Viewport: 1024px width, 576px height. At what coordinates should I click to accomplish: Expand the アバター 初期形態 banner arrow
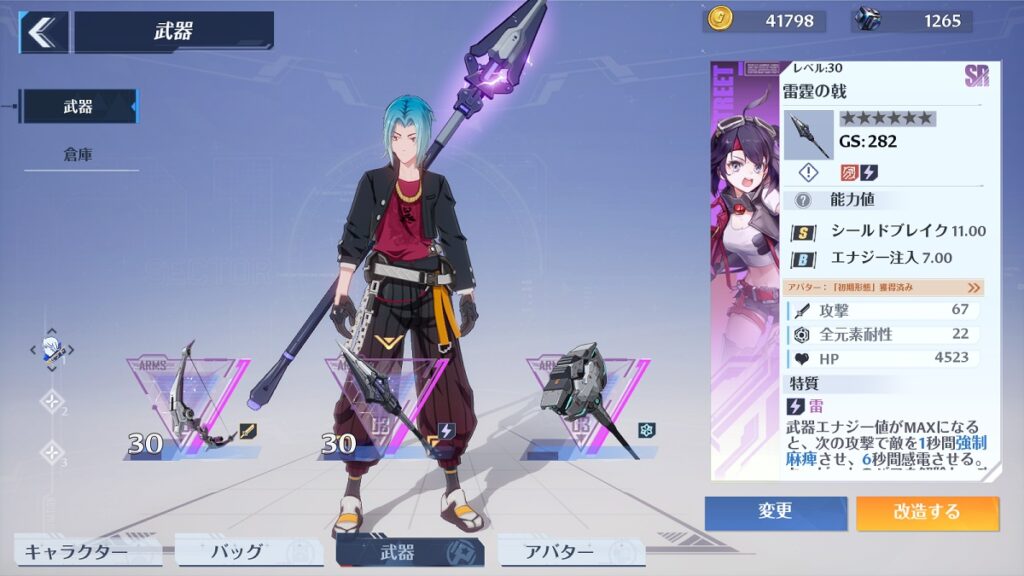pyautogui.click(x=974, y=287)
